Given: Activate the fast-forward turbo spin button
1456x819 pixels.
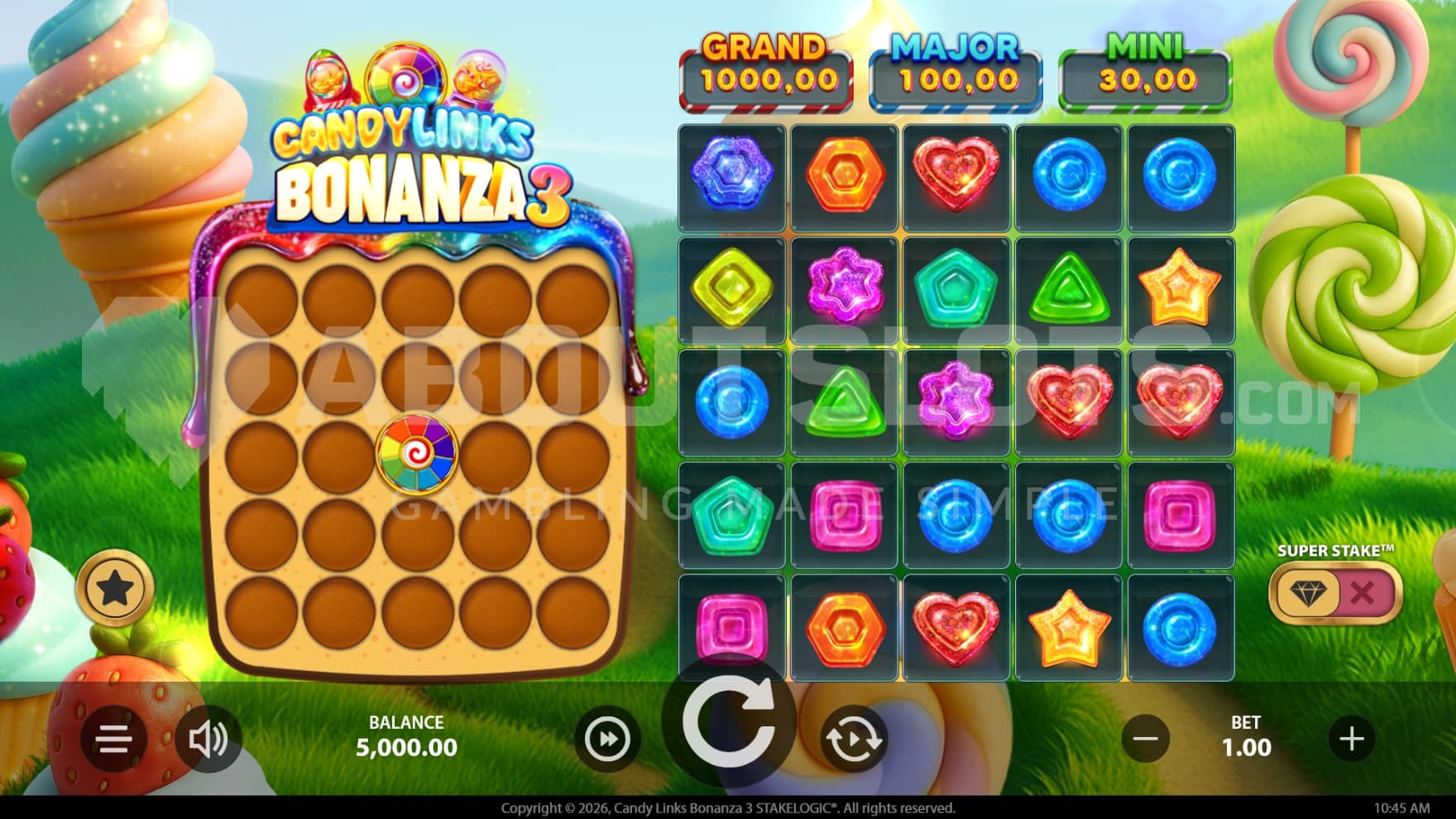Looking at the screenshot, I should click(607, 739).
